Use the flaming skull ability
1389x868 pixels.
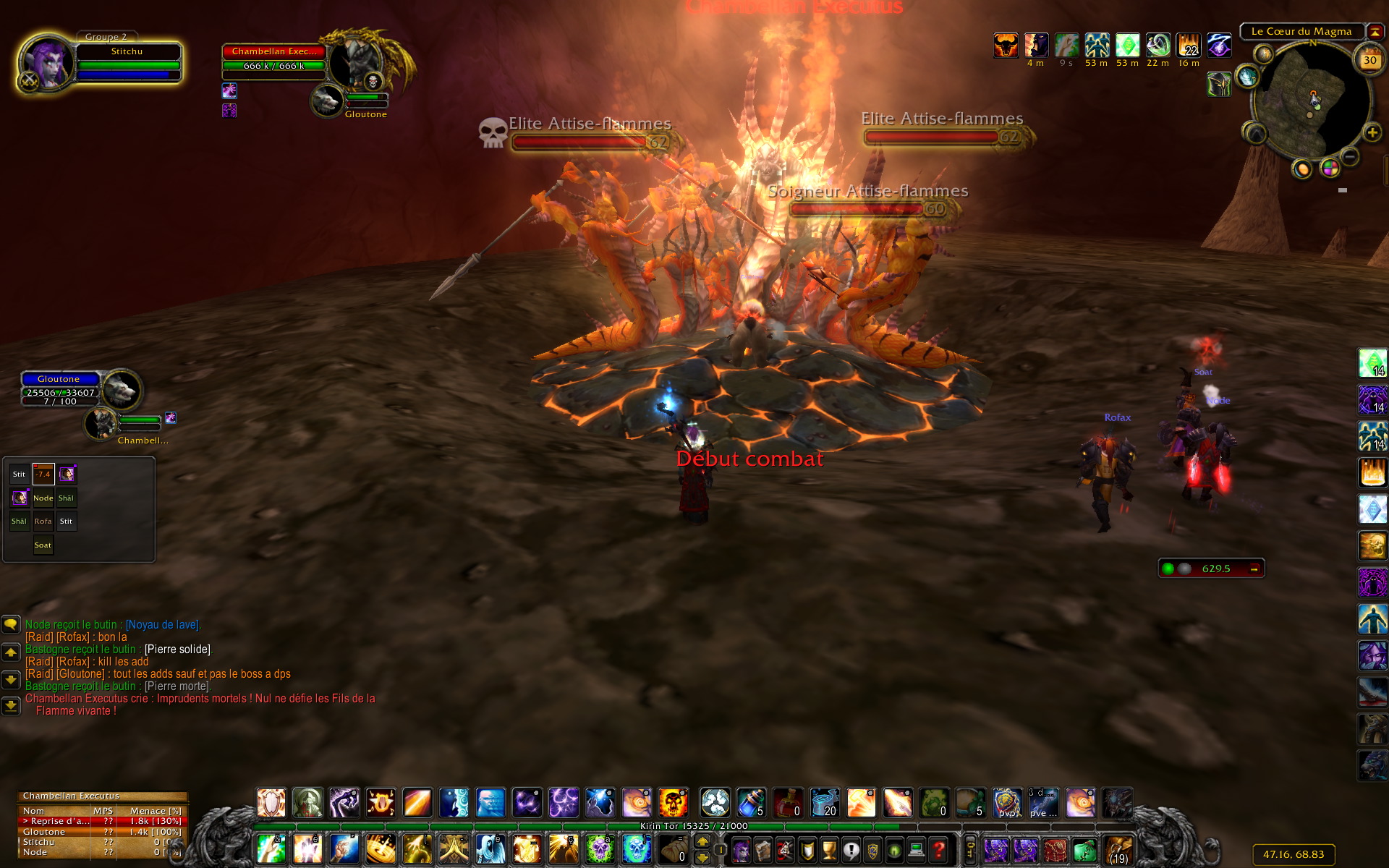[x=673, y=803]
